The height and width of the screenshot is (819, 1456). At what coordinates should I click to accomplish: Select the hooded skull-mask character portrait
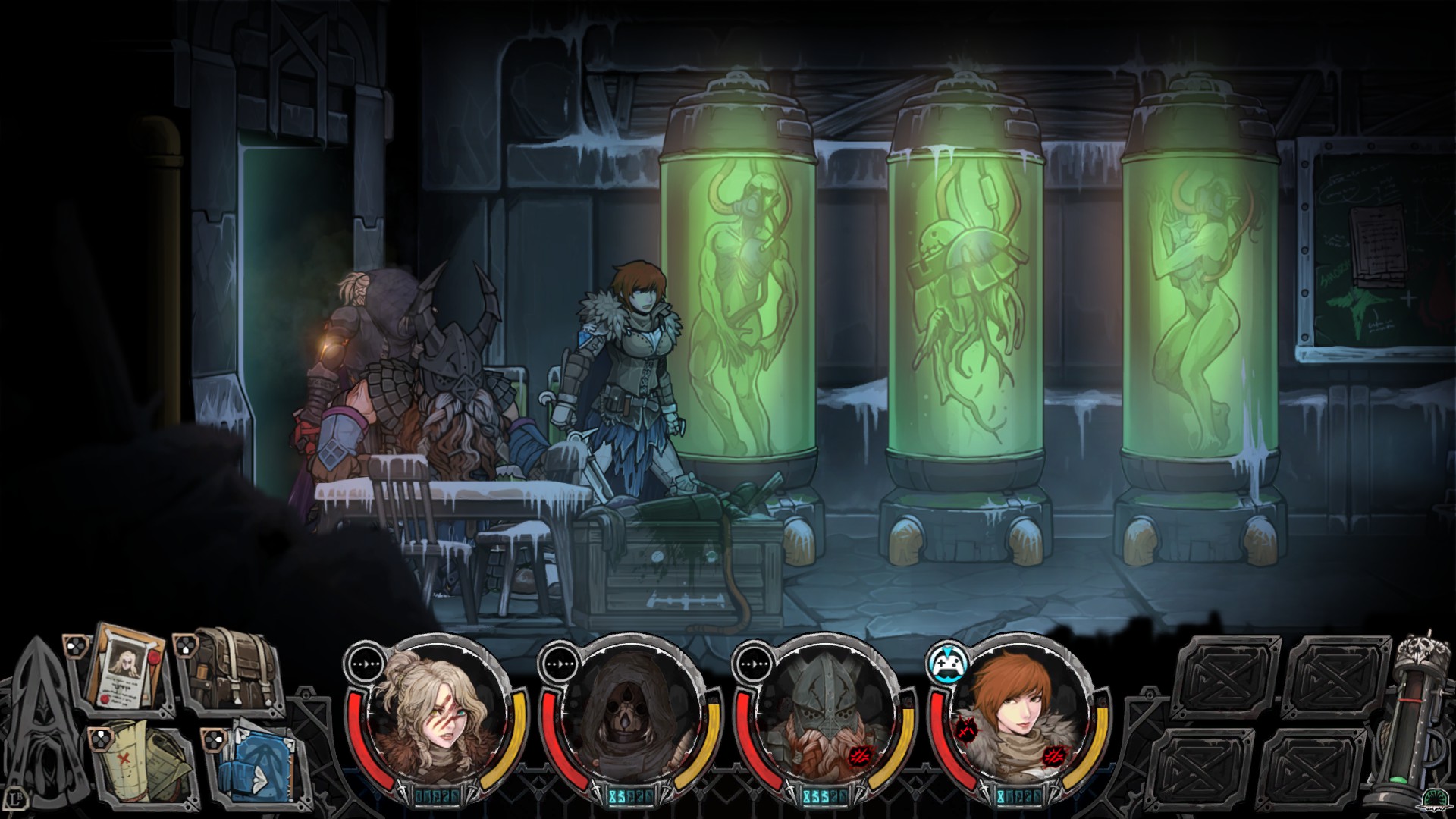631,716
